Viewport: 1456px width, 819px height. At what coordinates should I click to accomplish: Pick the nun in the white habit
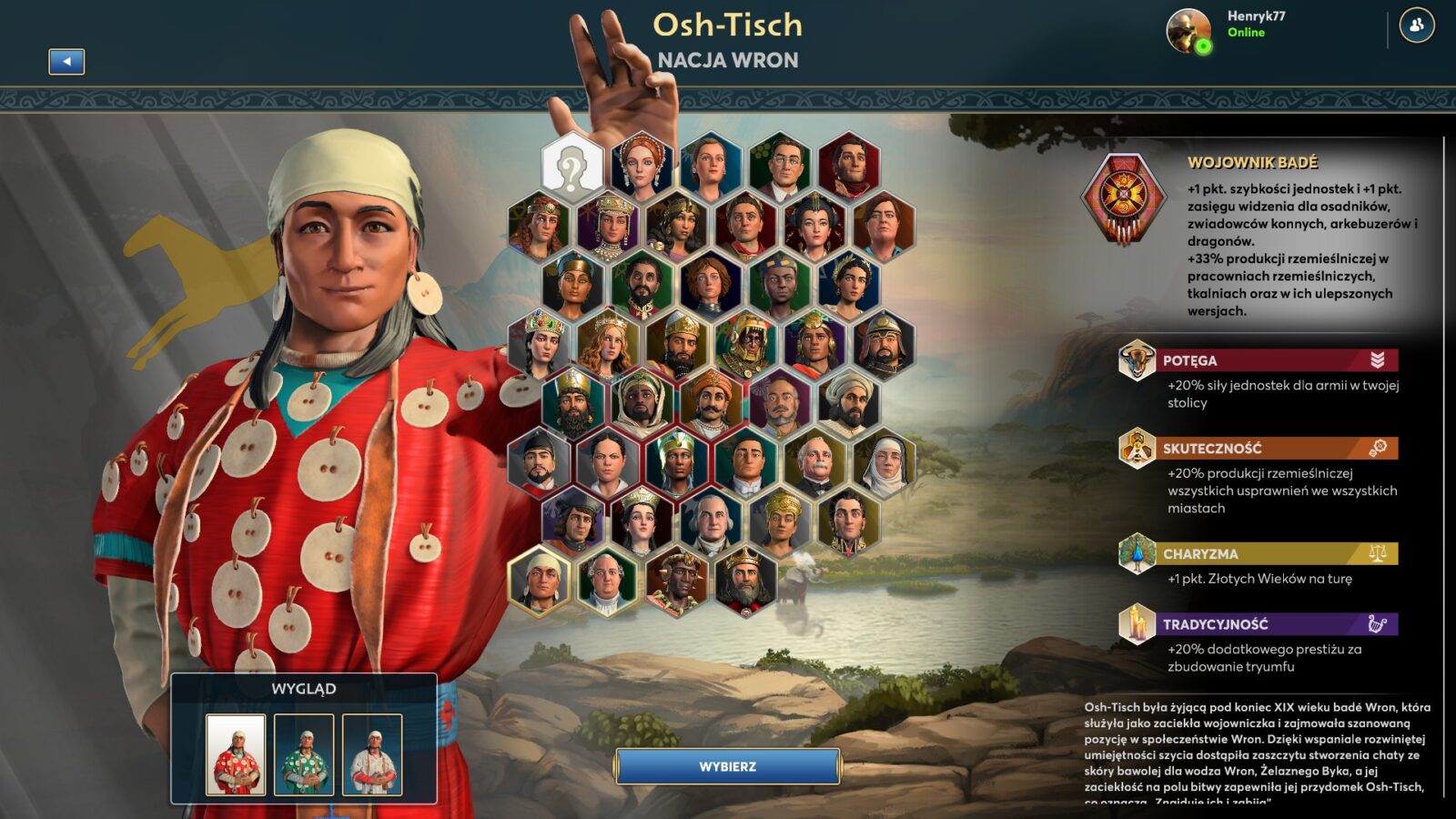pyautogui.click(x=884, y=463)
